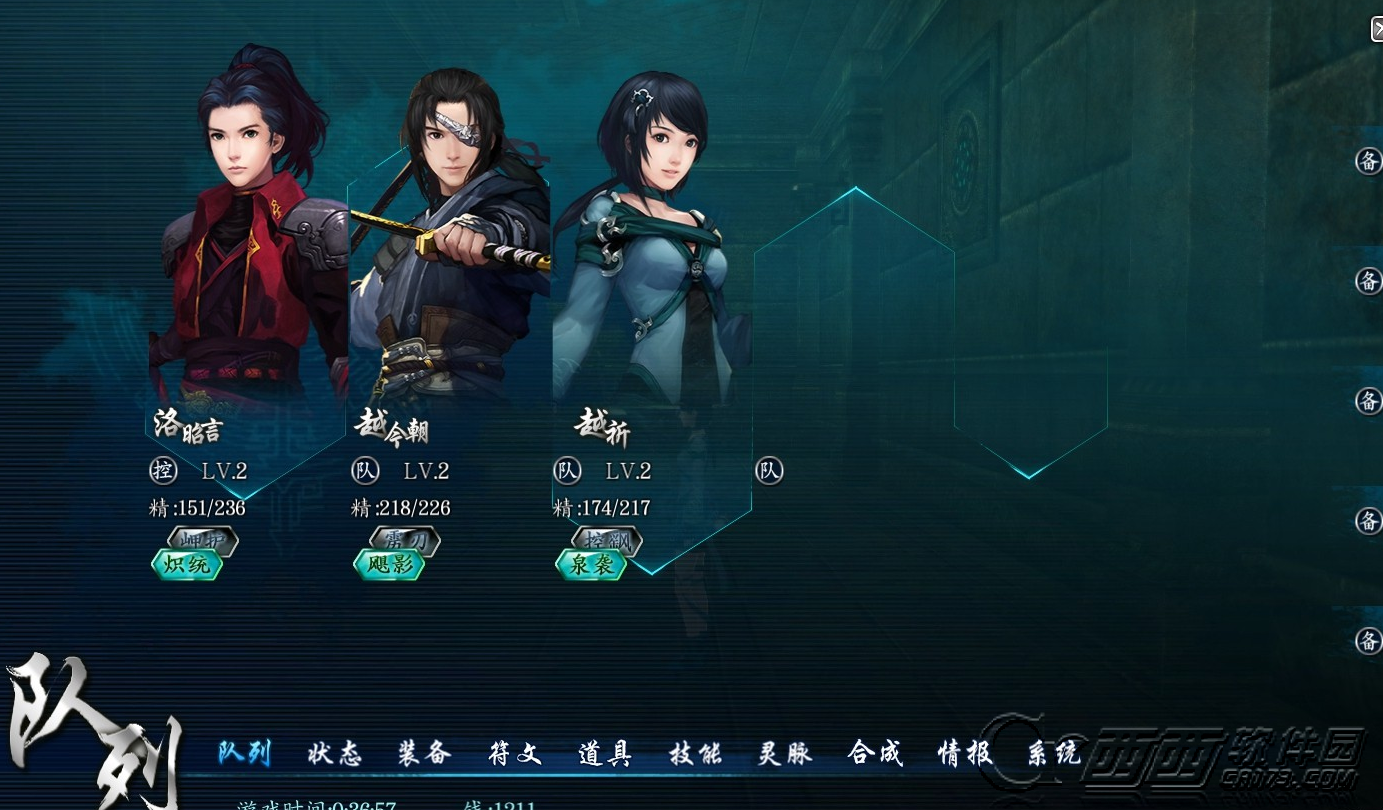Go to the 道具 items tab

click(x=604, y=753)
